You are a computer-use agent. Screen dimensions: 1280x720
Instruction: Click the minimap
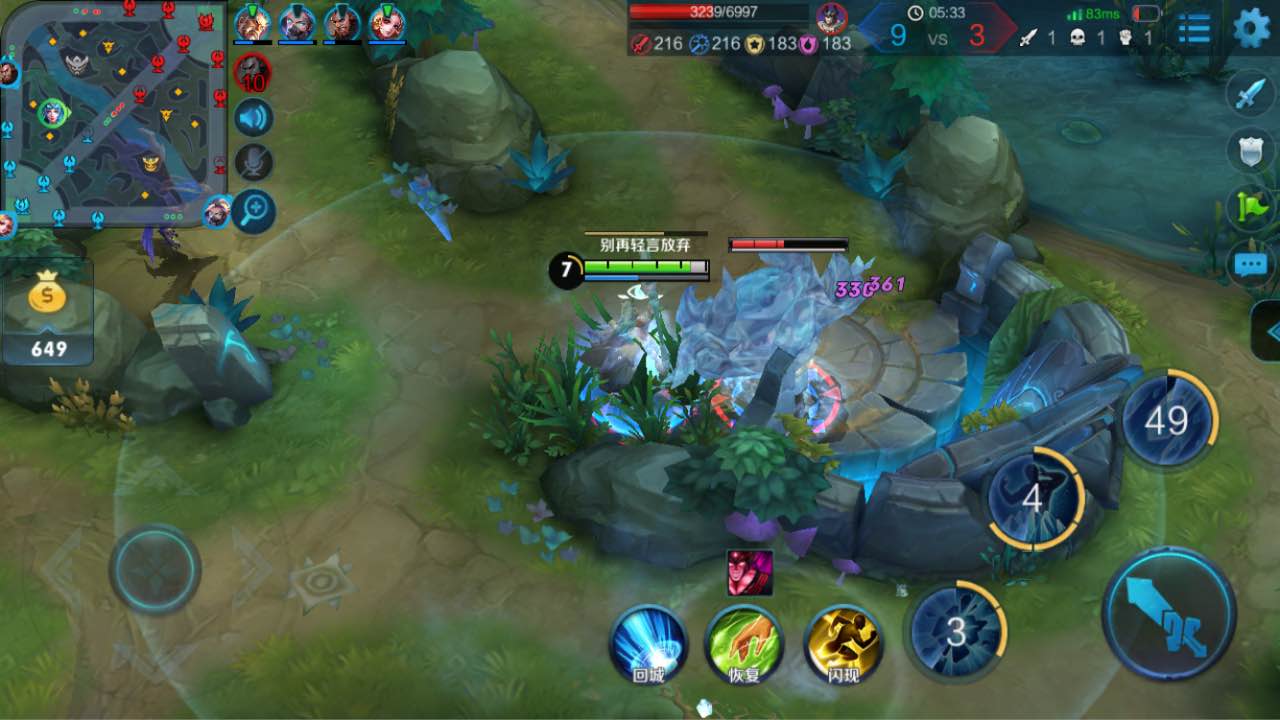point(112,110)
